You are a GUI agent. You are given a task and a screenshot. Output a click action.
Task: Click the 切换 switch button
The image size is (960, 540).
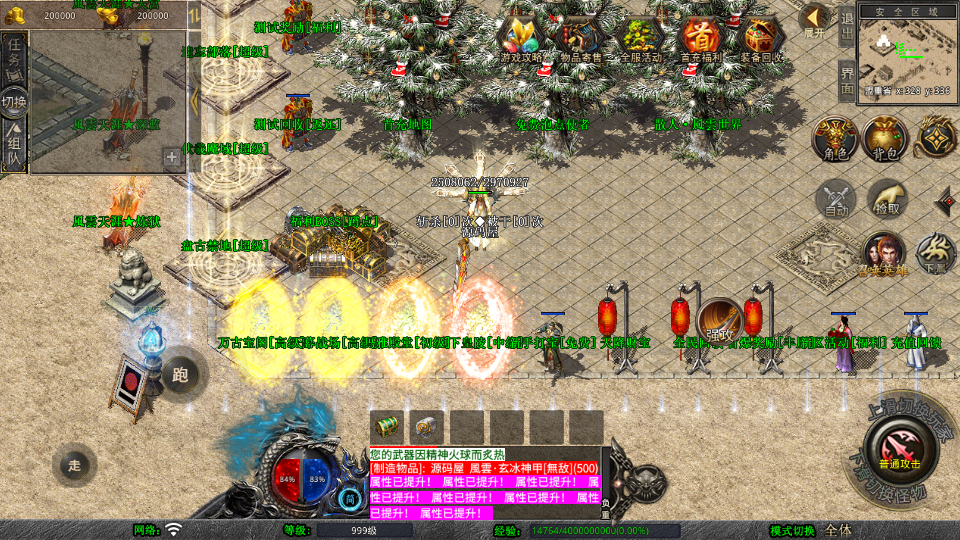tap(14, 102)
